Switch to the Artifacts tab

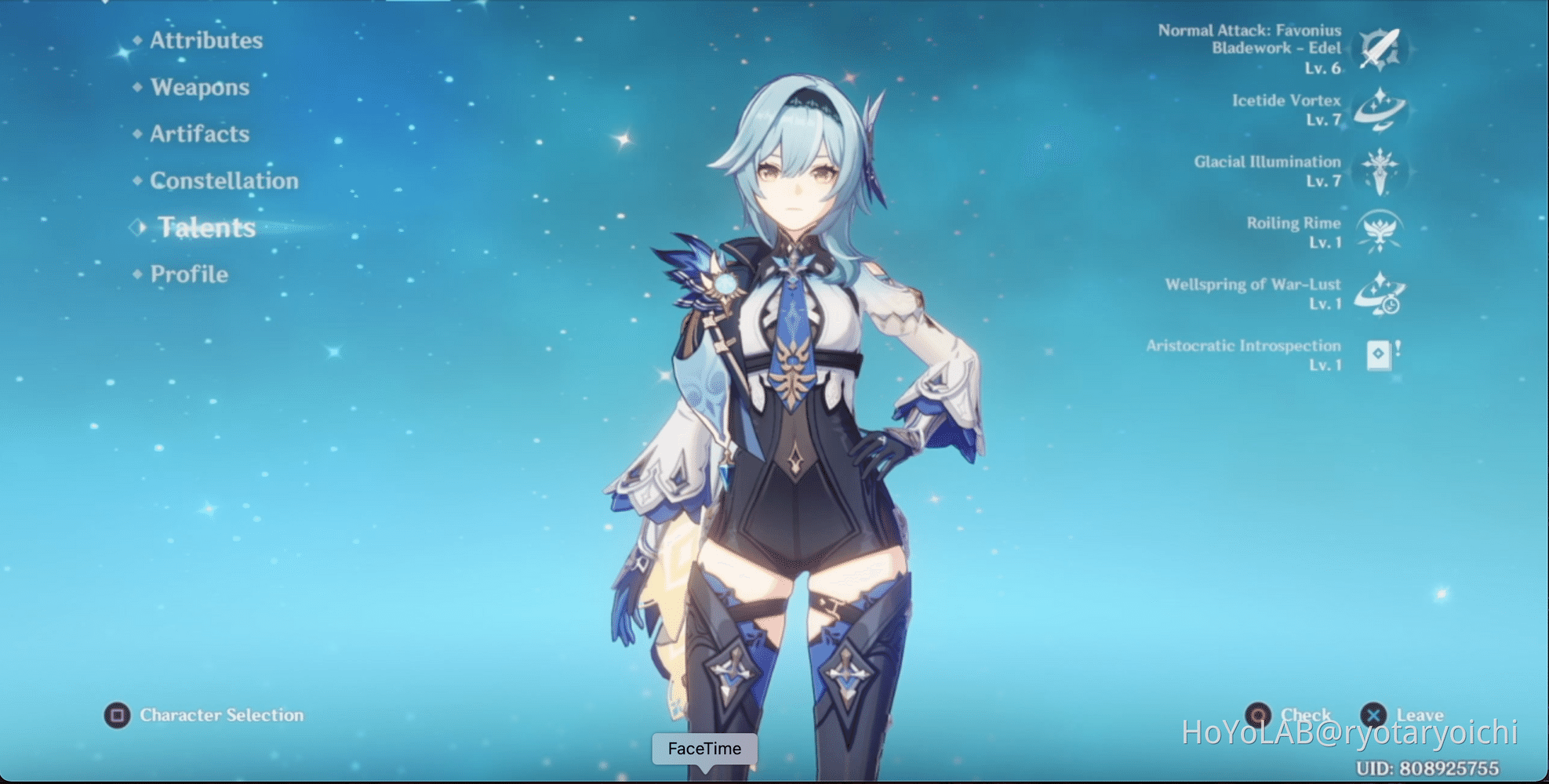[201, 134]
